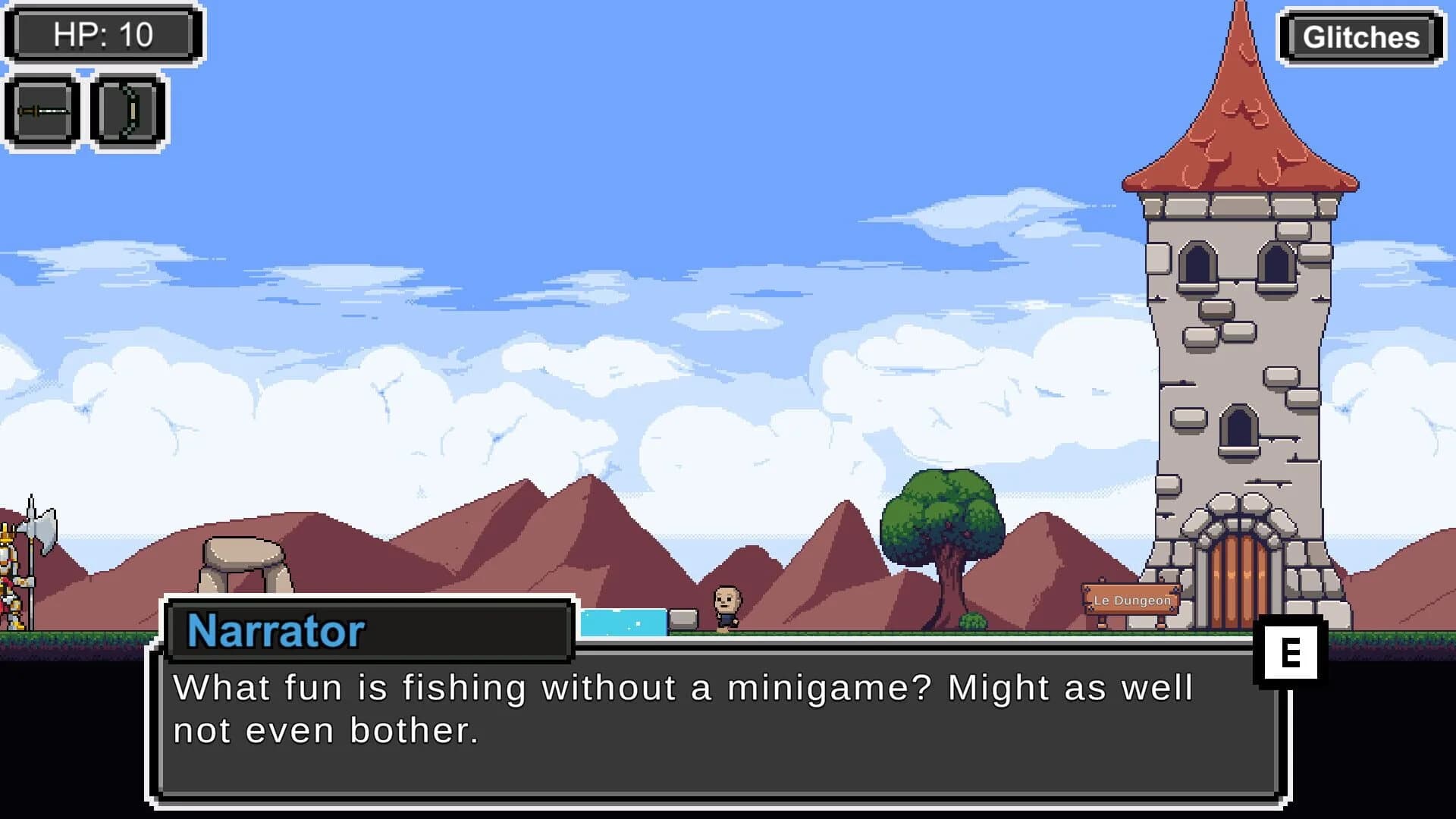Click the HP: 10 health display
The height and width of the screenshot is (819, 1456).
[102, 33]
